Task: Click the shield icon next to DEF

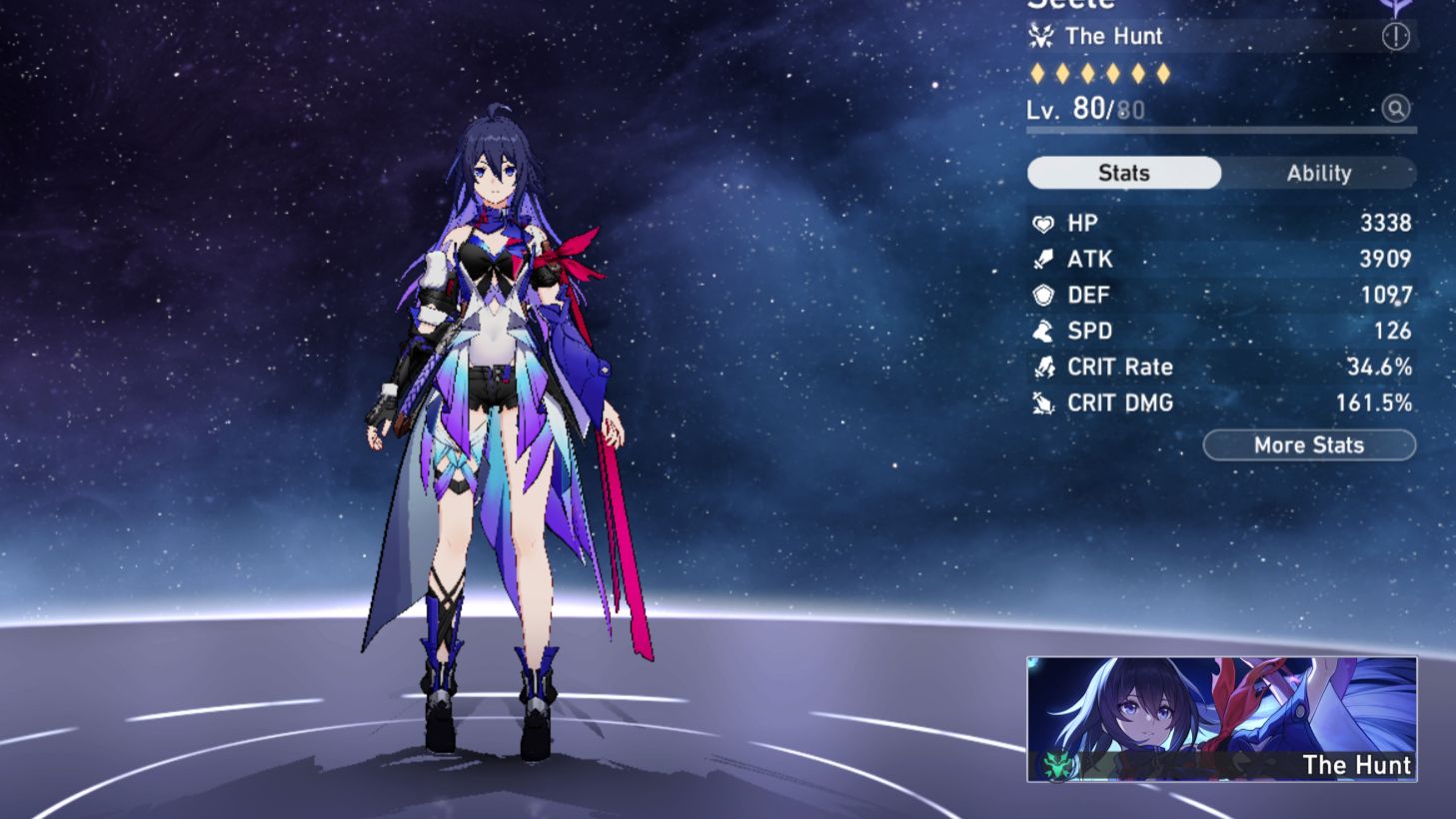Action: tap(1043, 296)
